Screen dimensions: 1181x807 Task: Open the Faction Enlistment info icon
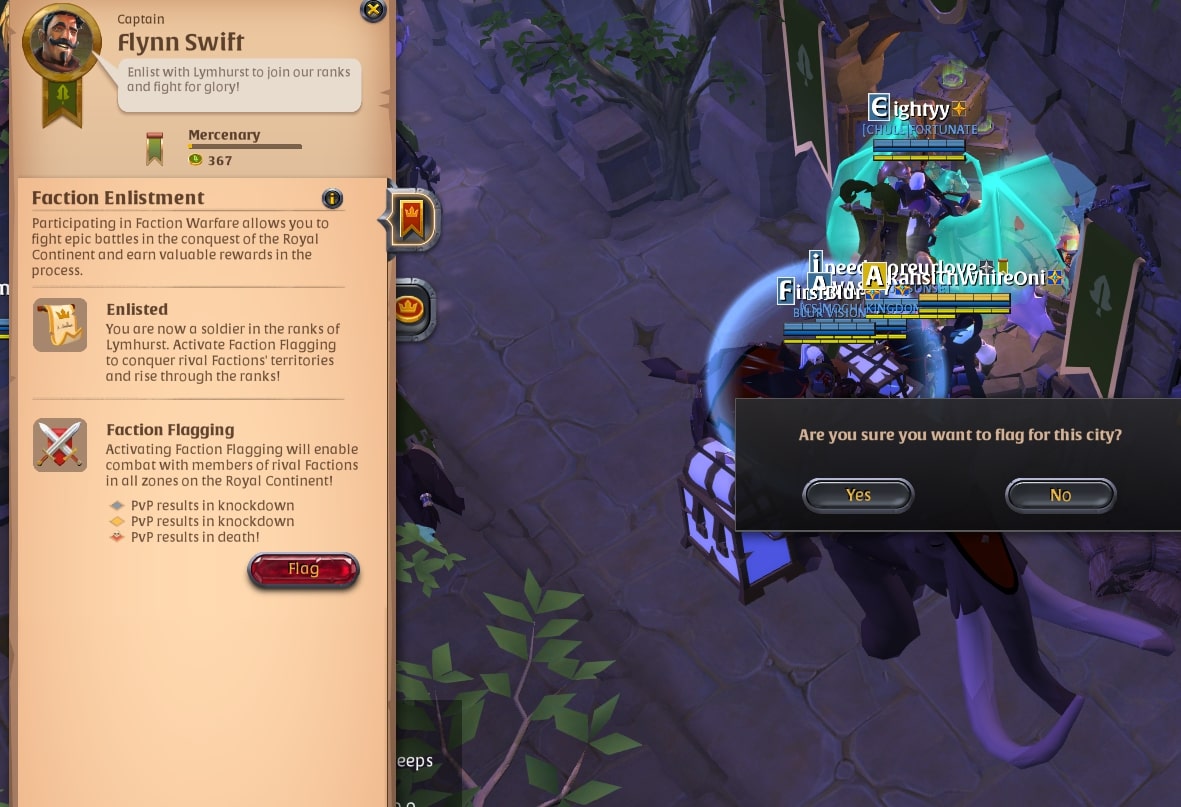[x=332, y=198]
